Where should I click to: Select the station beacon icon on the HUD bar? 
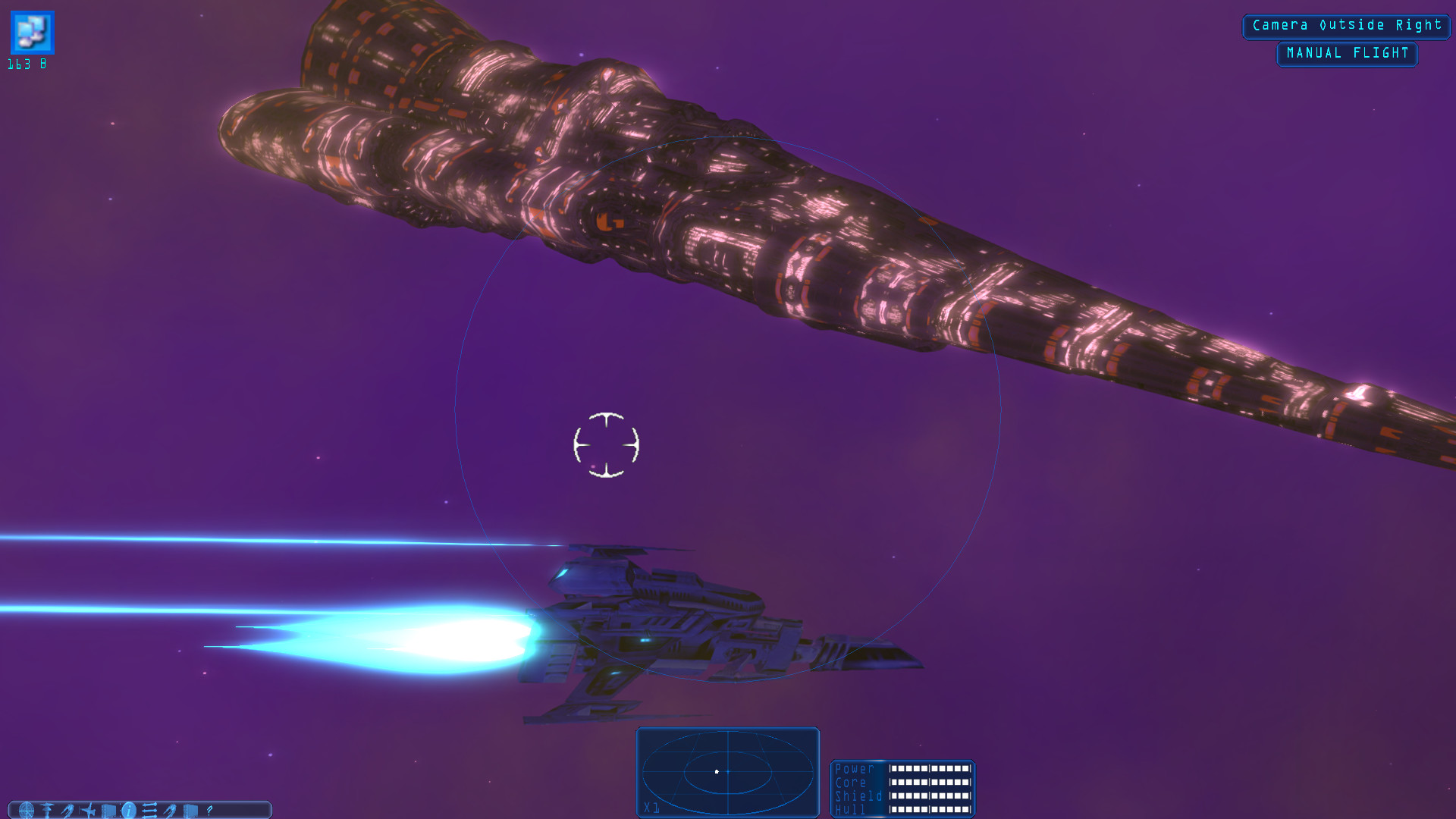pos(46,810)
